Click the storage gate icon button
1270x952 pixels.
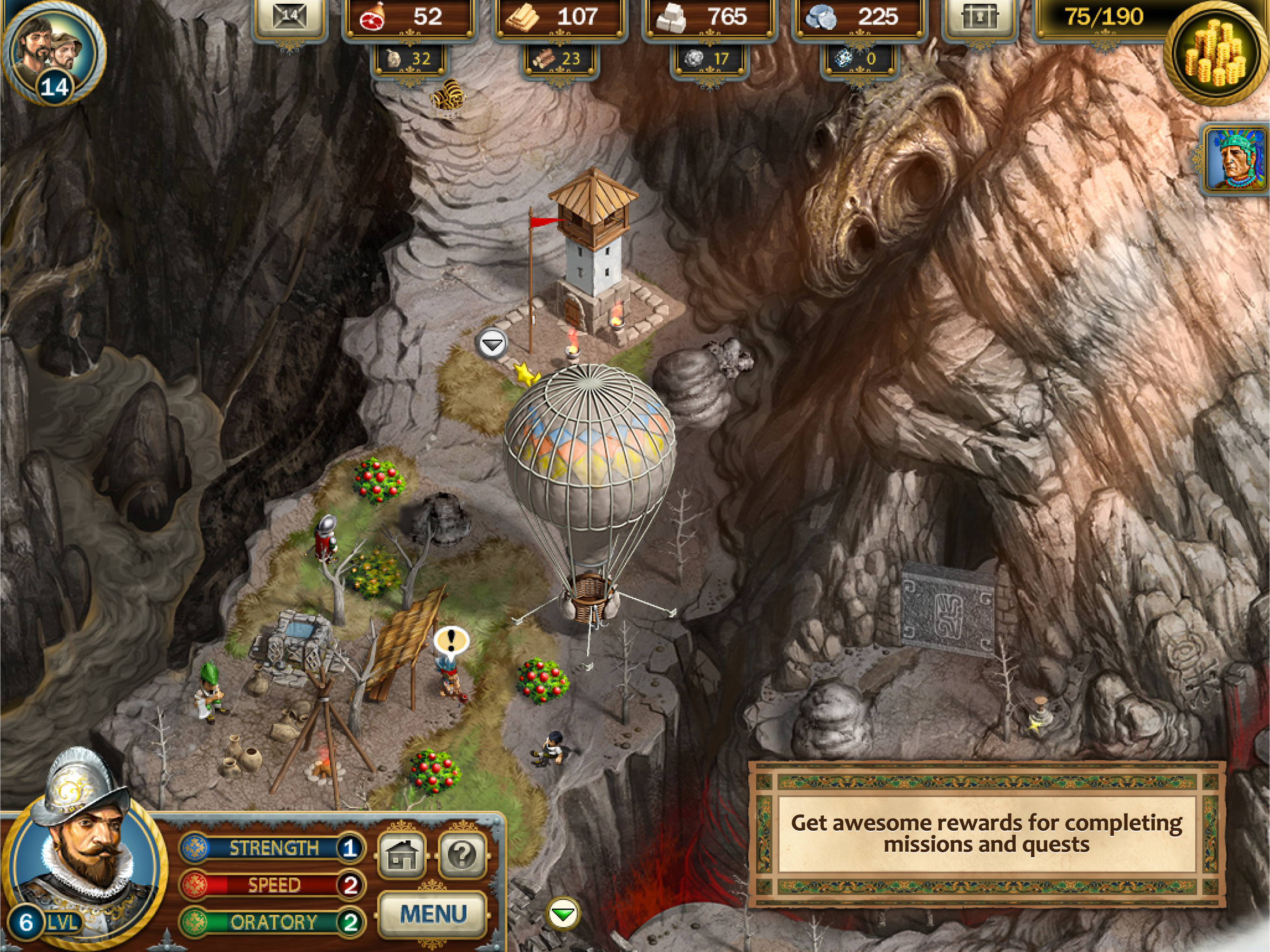point(979,17)
